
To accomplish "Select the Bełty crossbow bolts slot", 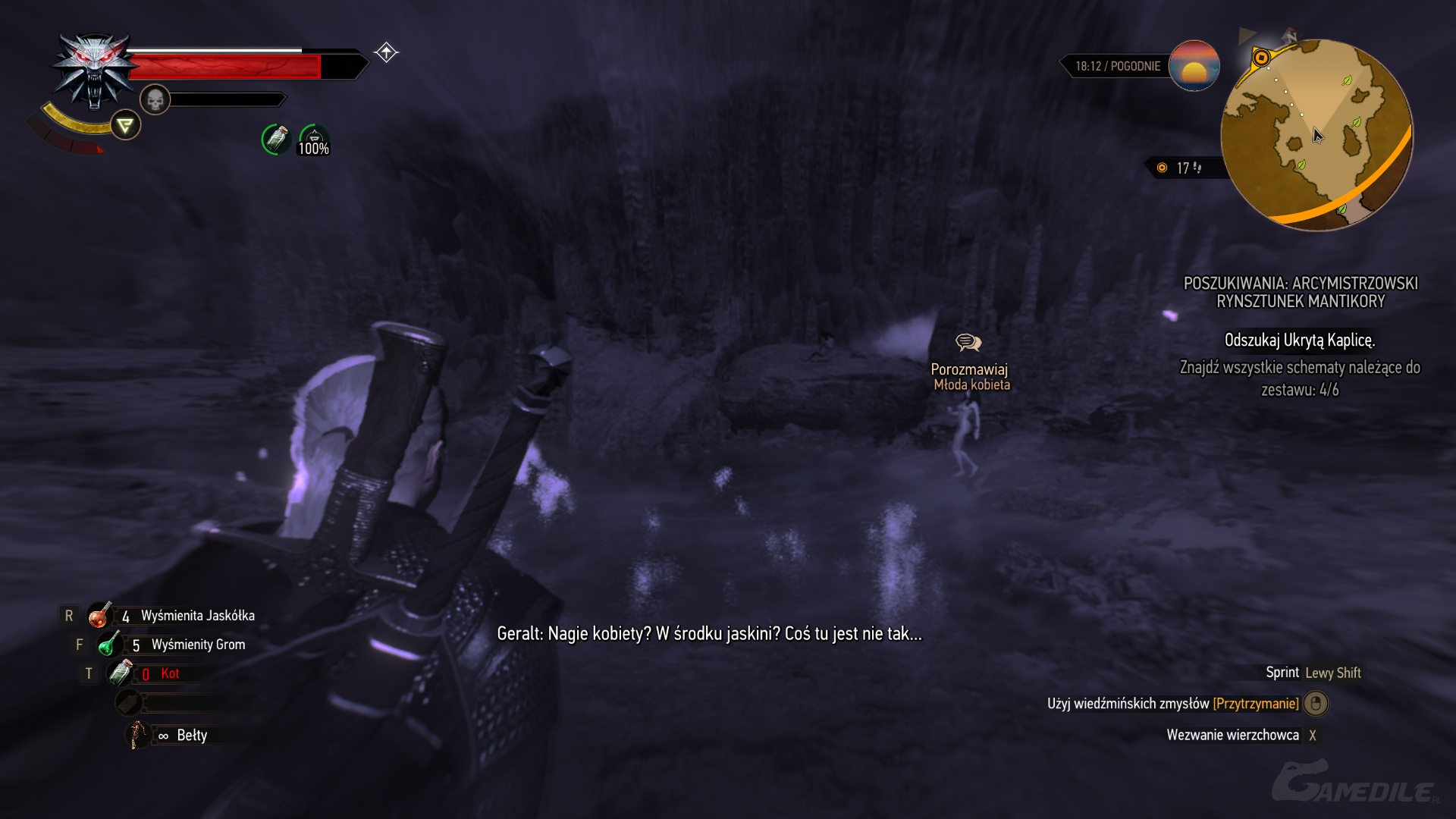I will click(x=137, y=735).
